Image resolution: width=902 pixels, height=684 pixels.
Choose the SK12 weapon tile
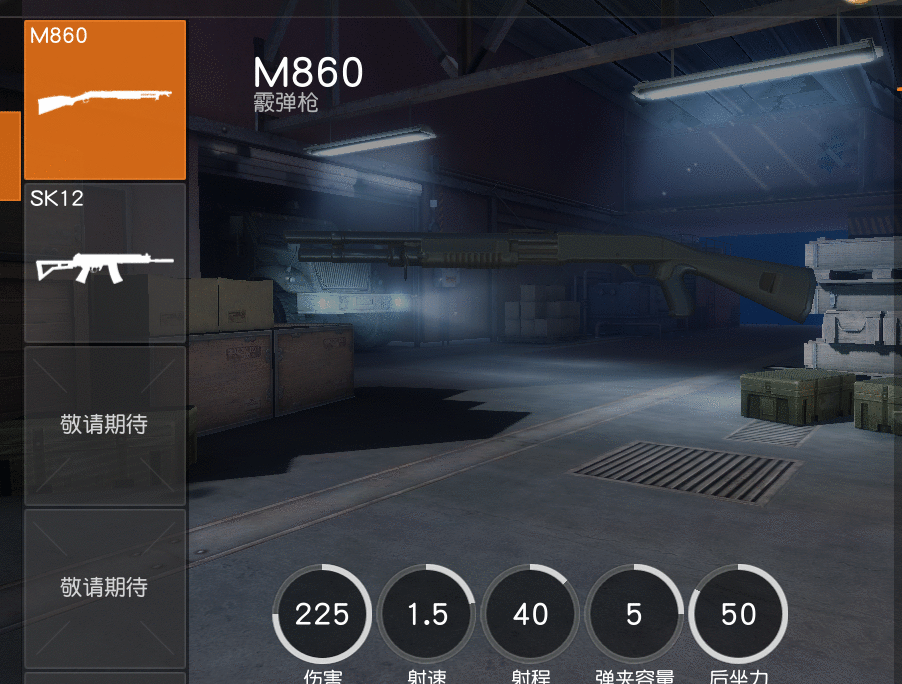pyautogui.click(x=105, y=263)
